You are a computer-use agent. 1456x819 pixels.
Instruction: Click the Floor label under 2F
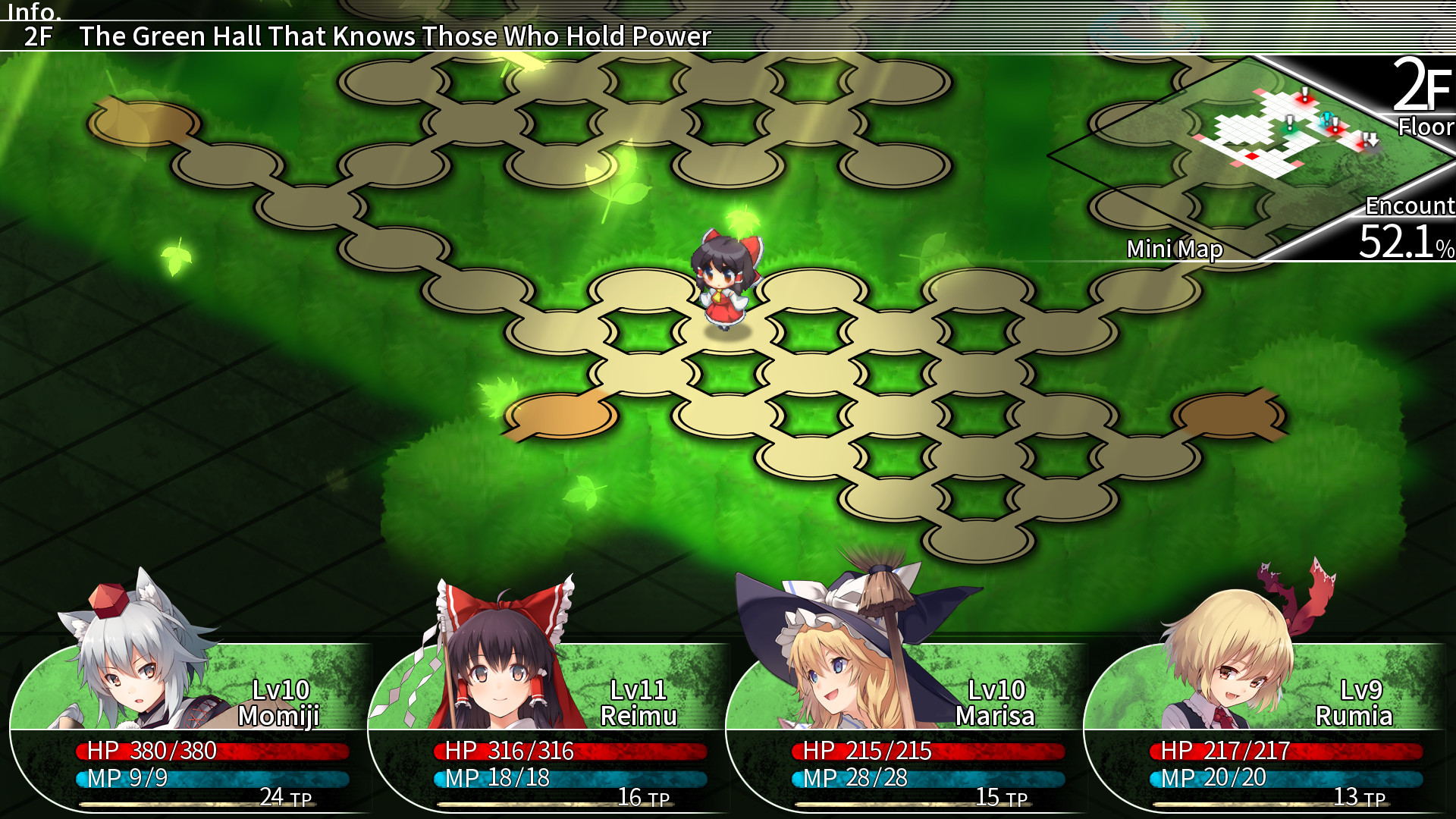[x=1424, y=127]
